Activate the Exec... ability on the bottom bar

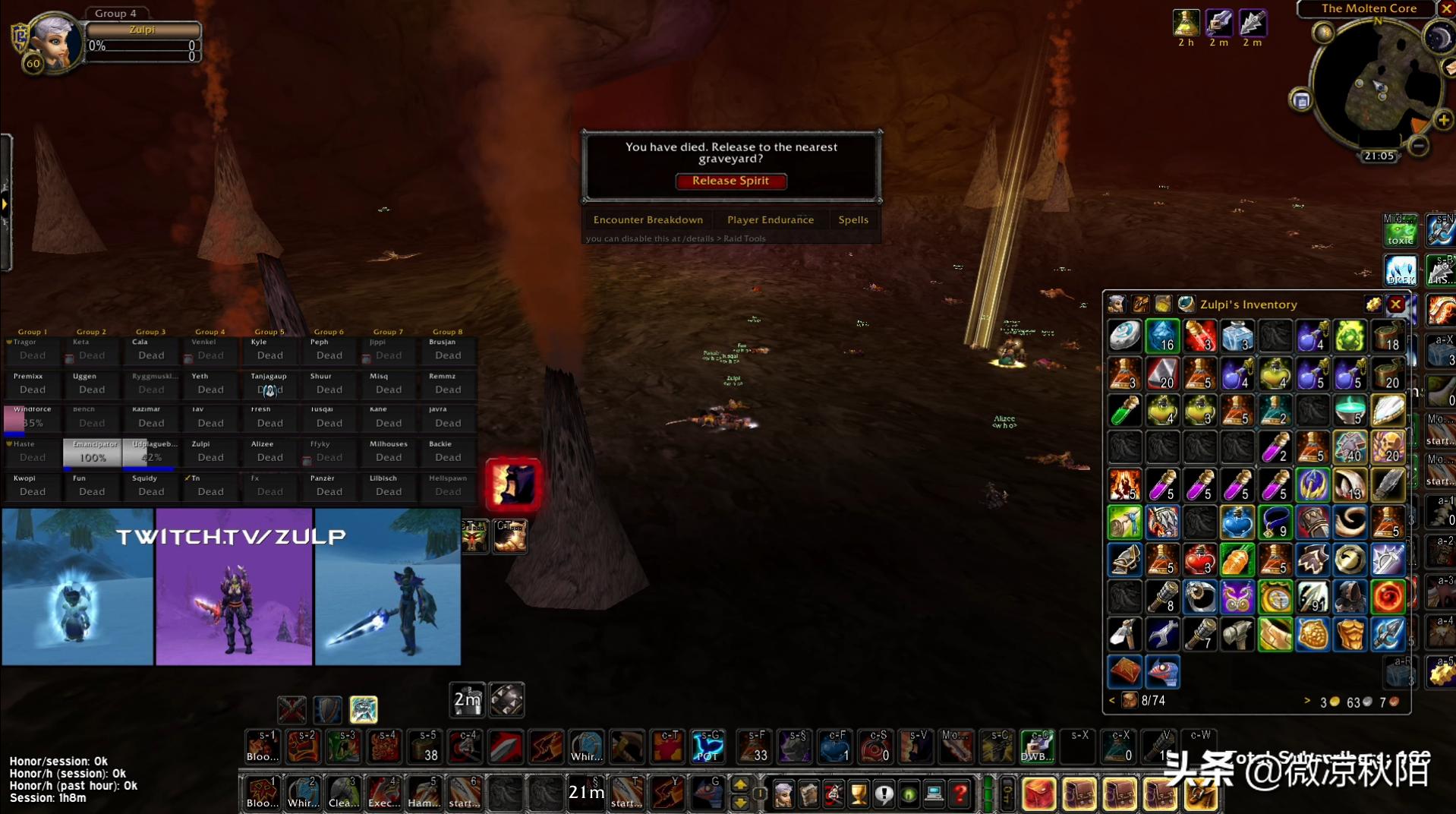(383, 793)
